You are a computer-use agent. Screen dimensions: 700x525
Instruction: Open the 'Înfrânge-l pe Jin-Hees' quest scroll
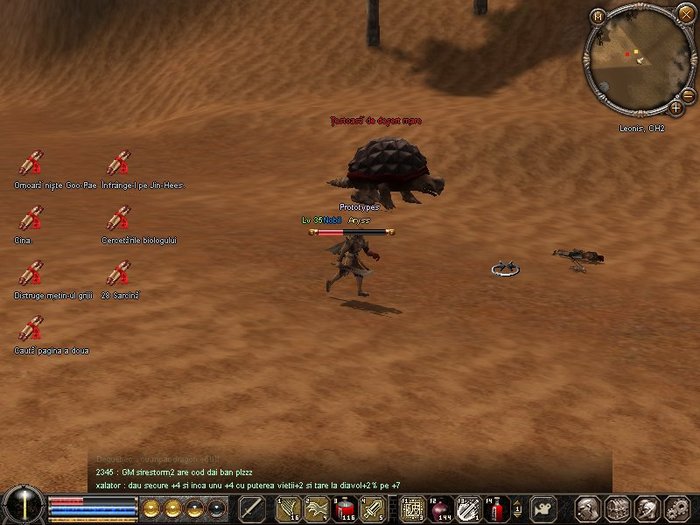pyautogui.click(x=120, y=163)
